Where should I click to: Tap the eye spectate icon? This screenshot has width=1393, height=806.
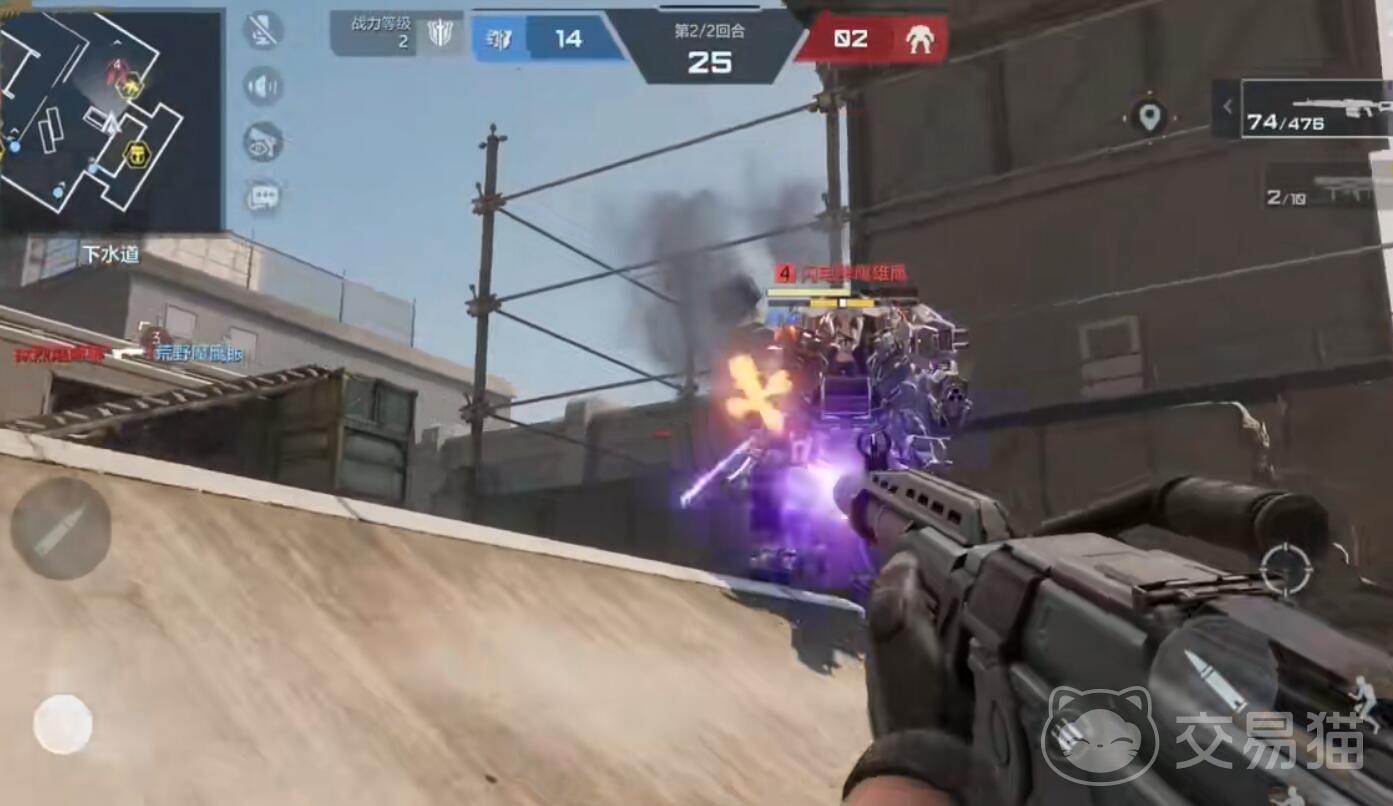[x=263, y=142]
